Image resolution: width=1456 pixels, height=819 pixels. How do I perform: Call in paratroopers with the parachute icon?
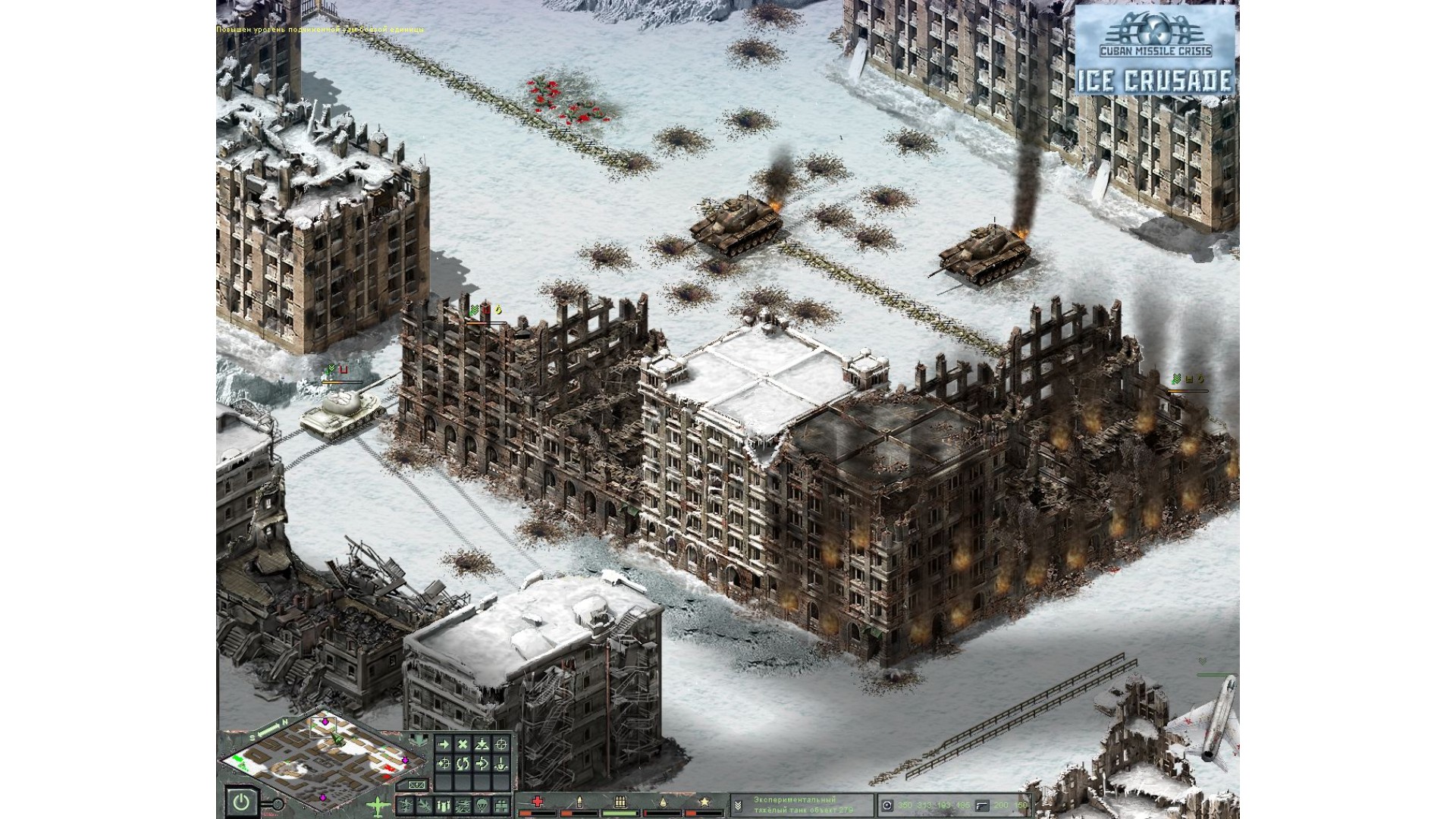482,805
